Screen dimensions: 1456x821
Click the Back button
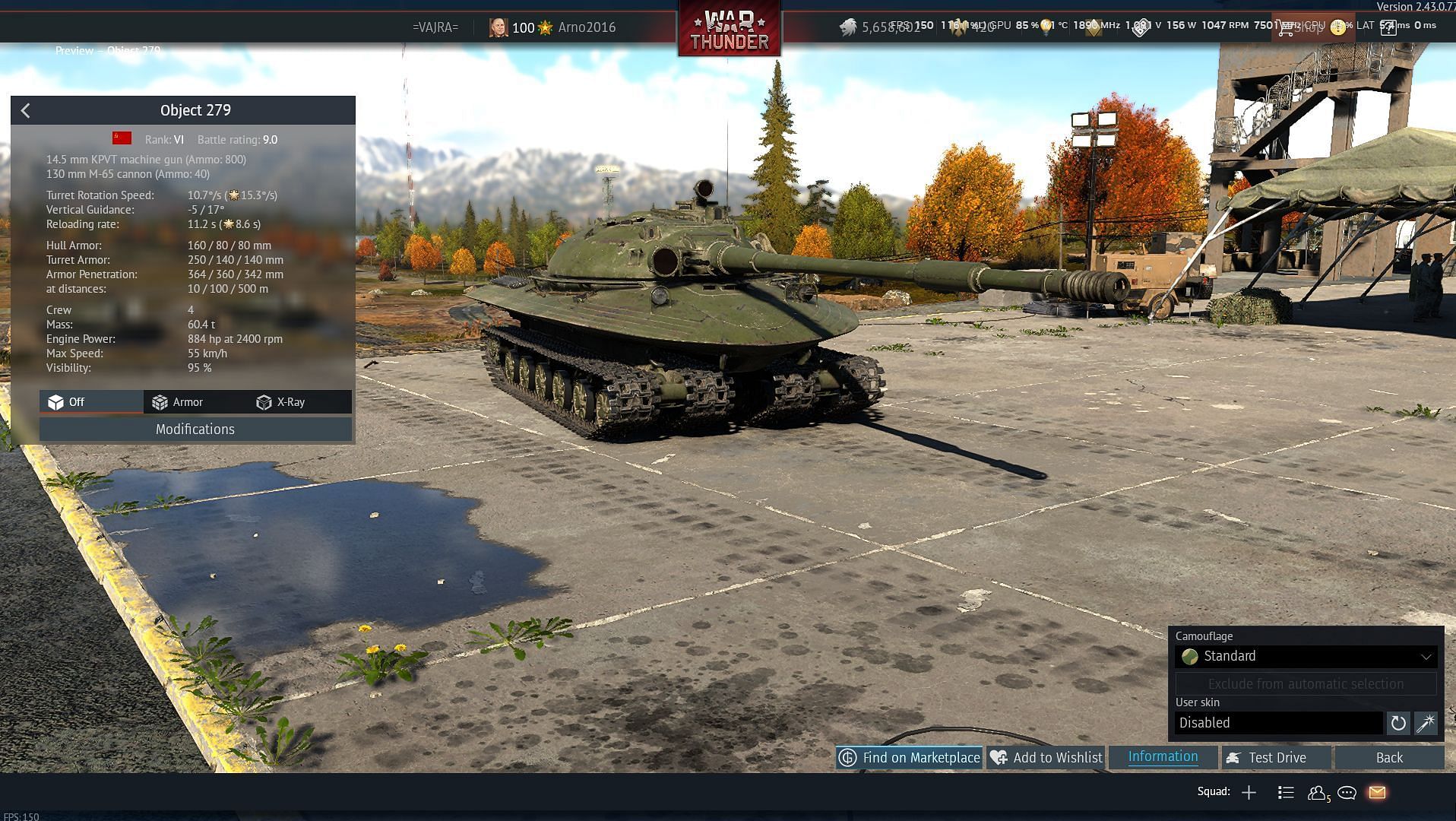pyautogui.click(x=1388, y=758)
